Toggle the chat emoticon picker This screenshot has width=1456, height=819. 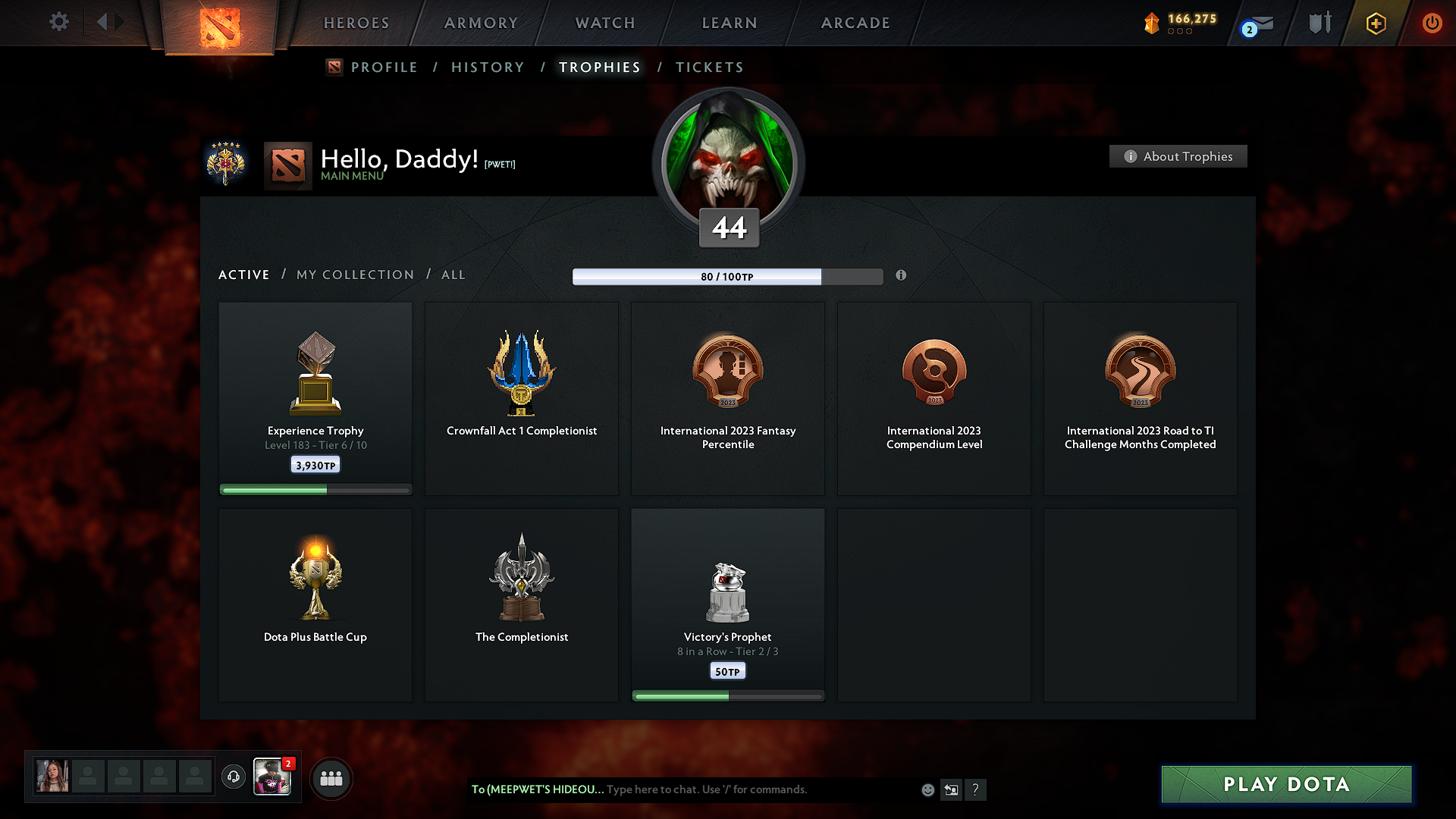pyautogui.click(x=927, y=789)
